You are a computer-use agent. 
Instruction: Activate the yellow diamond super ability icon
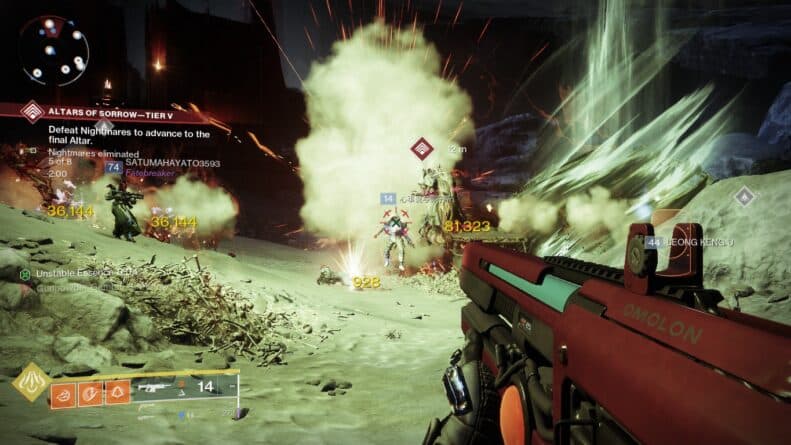32,383
